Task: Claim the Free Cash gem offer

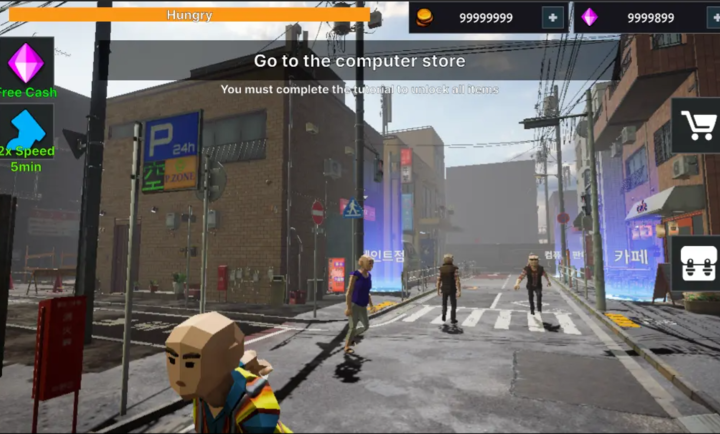Action: click(26, 66)
